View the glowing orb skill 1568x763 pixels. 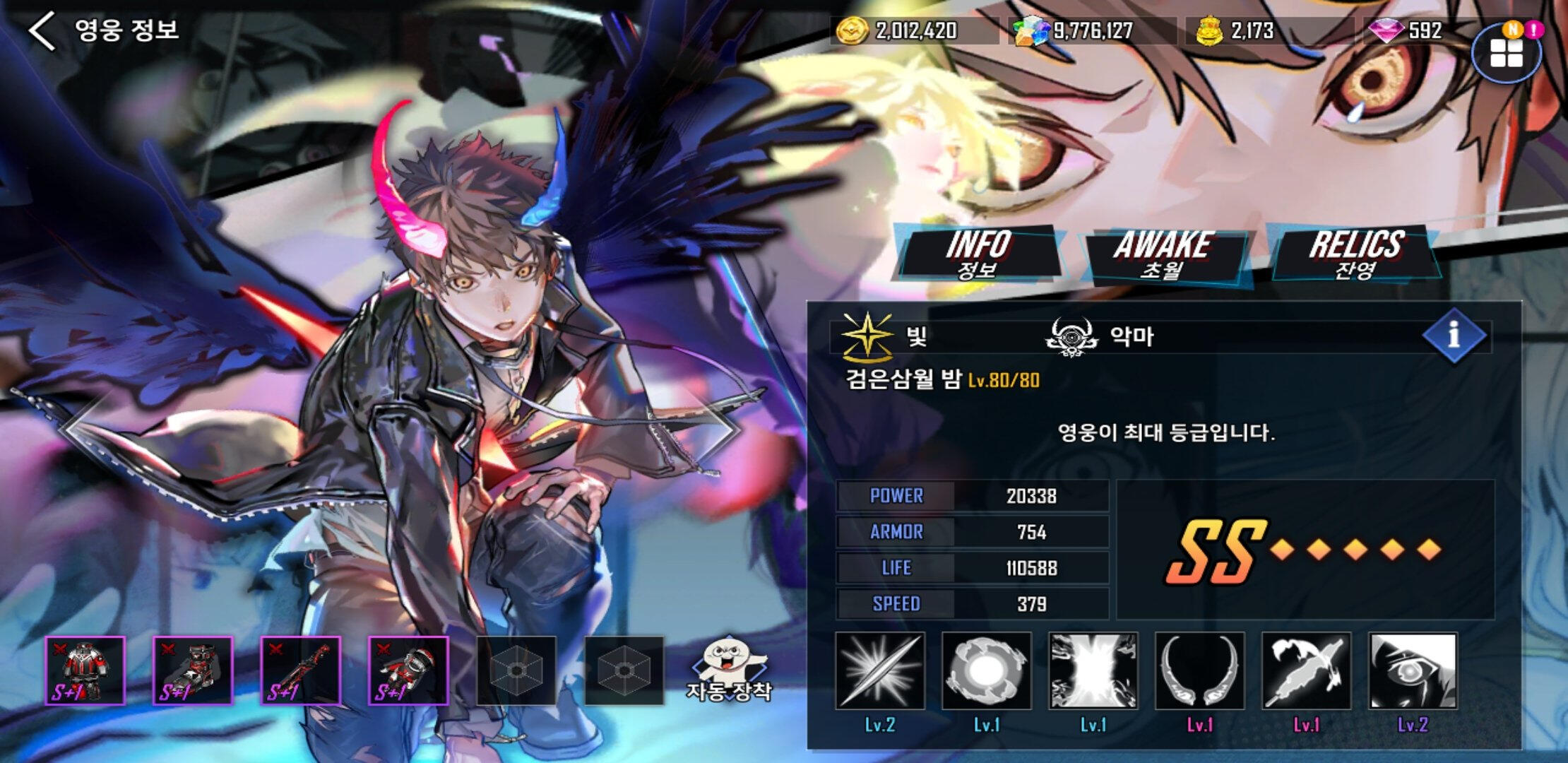click(x=987, y=670)
